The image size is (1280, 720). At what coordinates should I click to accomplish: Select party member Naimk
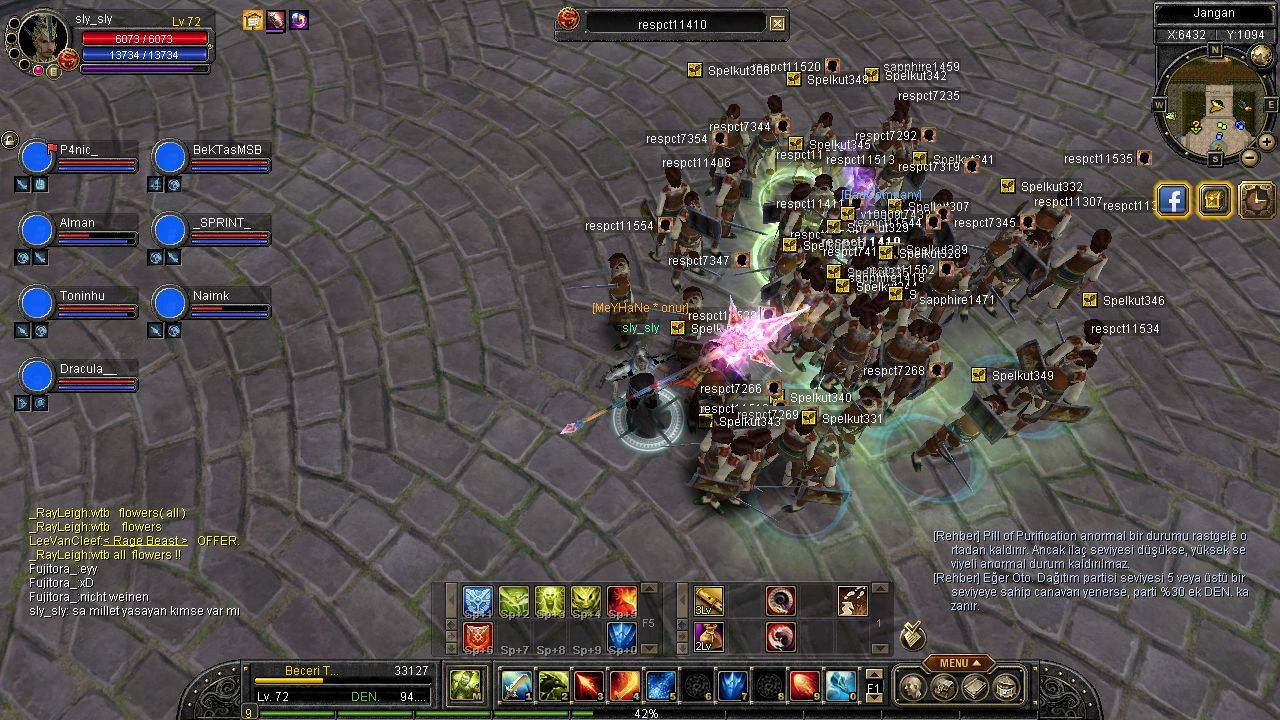click(x=170, y=304)
